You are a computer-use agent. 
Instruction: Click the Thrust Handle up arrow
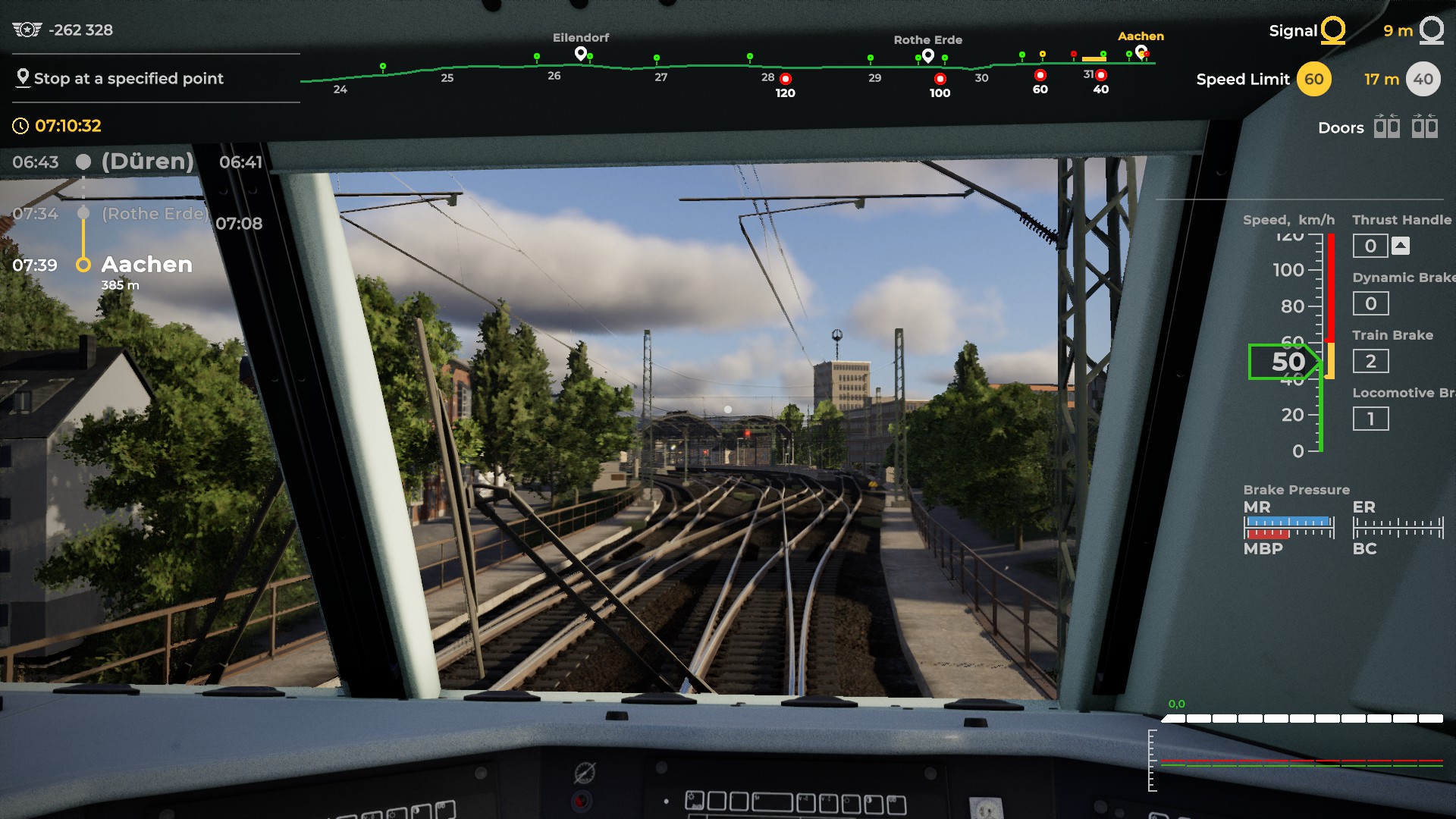click(x=1401, y=245)
